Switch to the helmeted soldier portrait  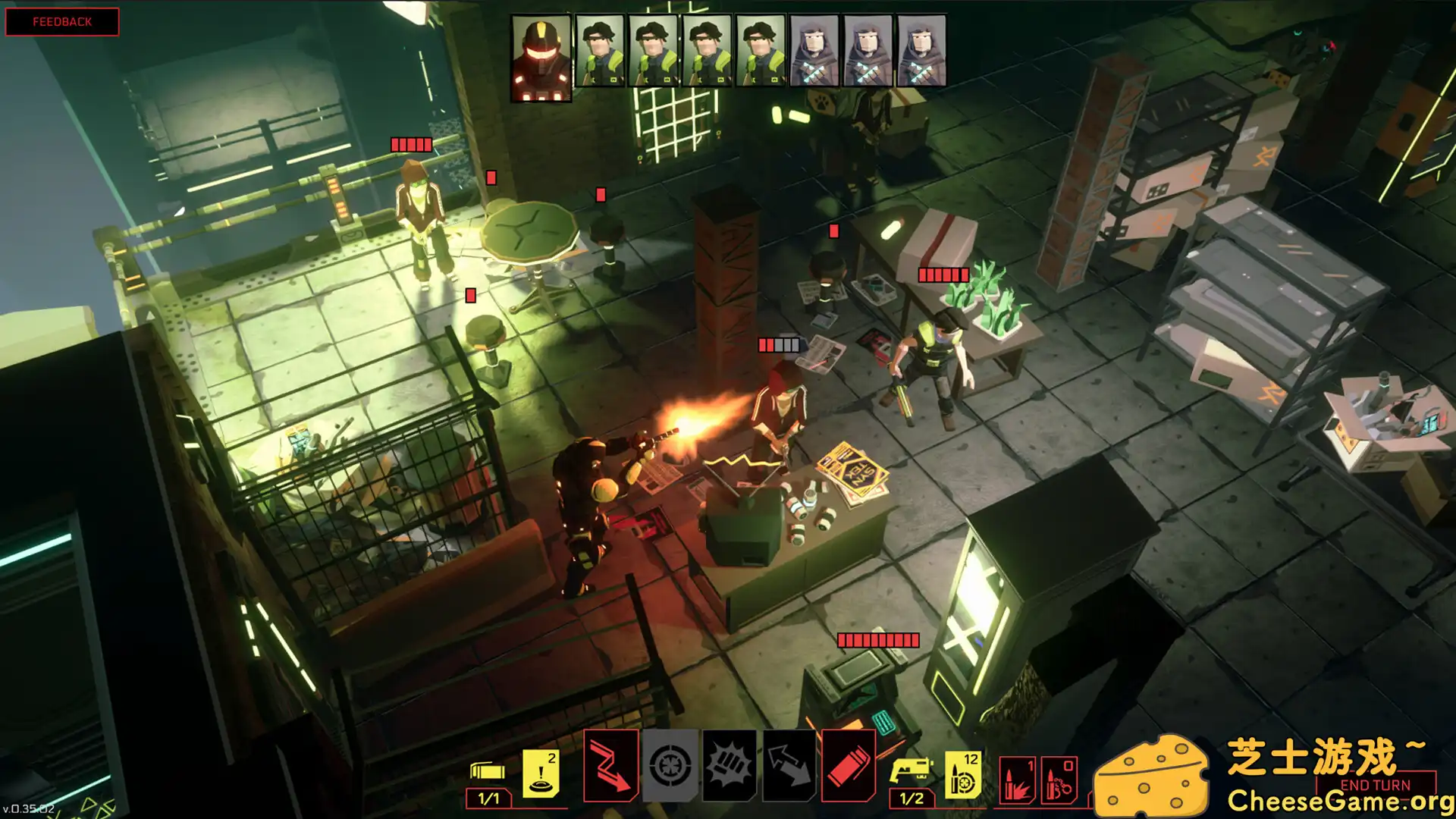coord(540,53)
